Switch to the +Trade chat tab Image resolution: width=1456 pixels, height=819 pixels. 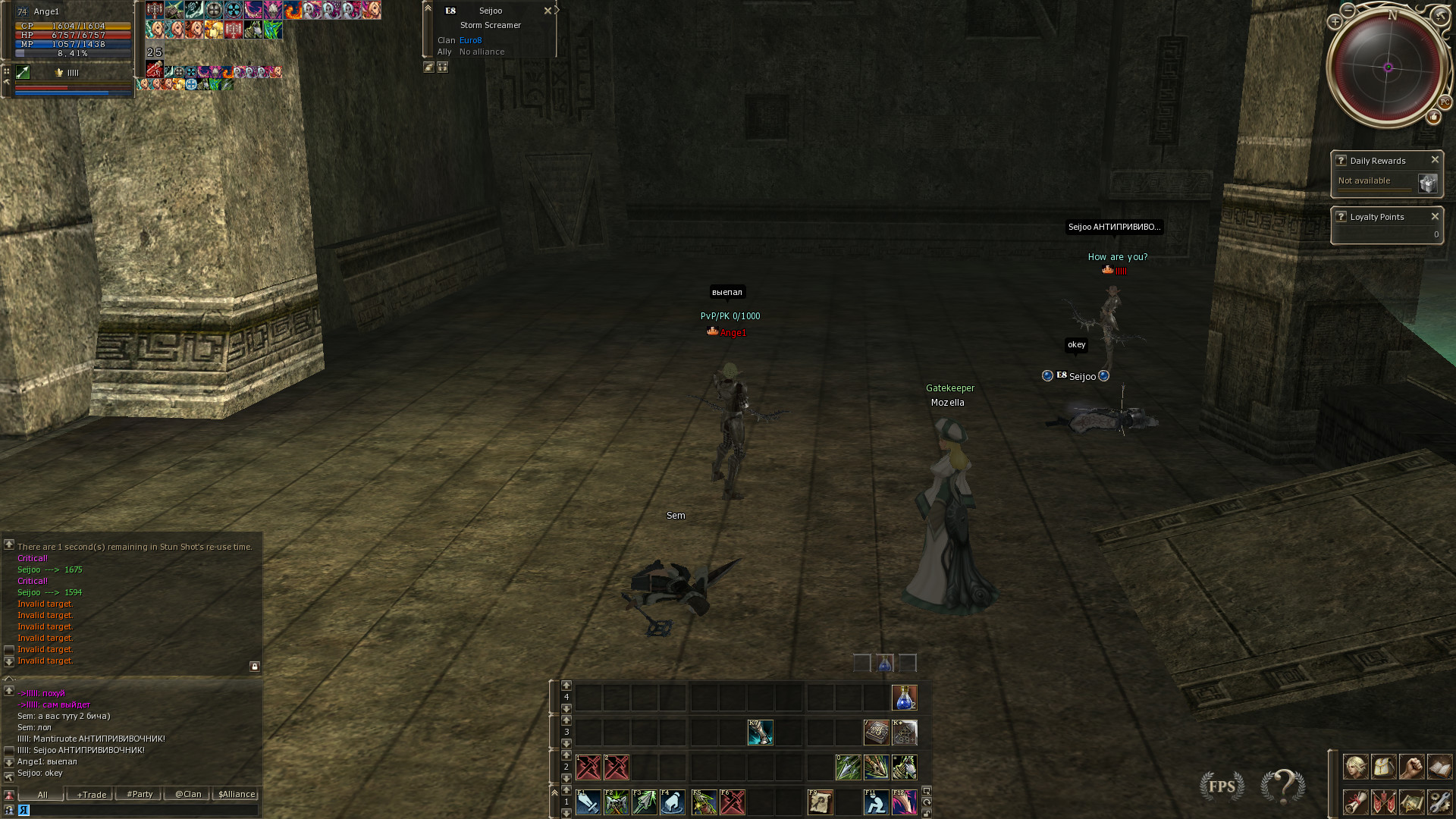point(91,794)
